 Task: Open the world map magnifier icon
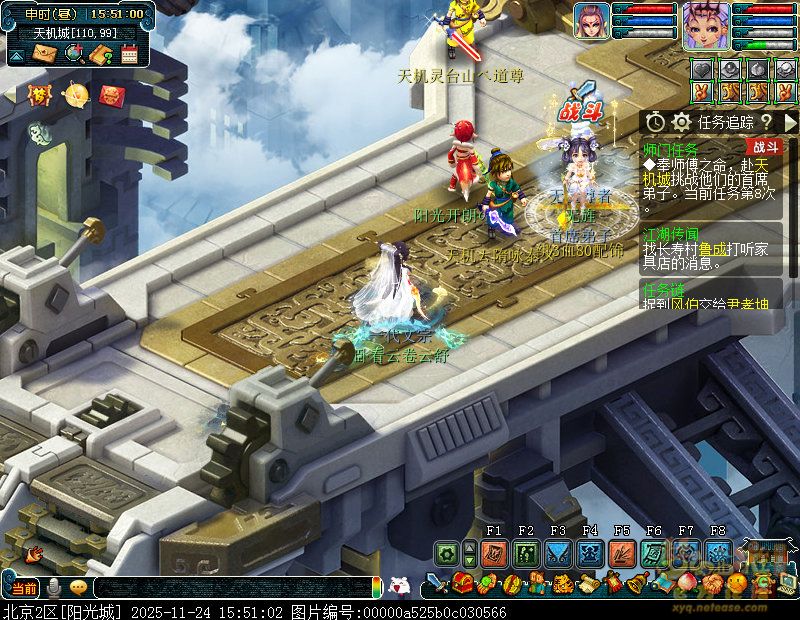click(x=73, y=54)
